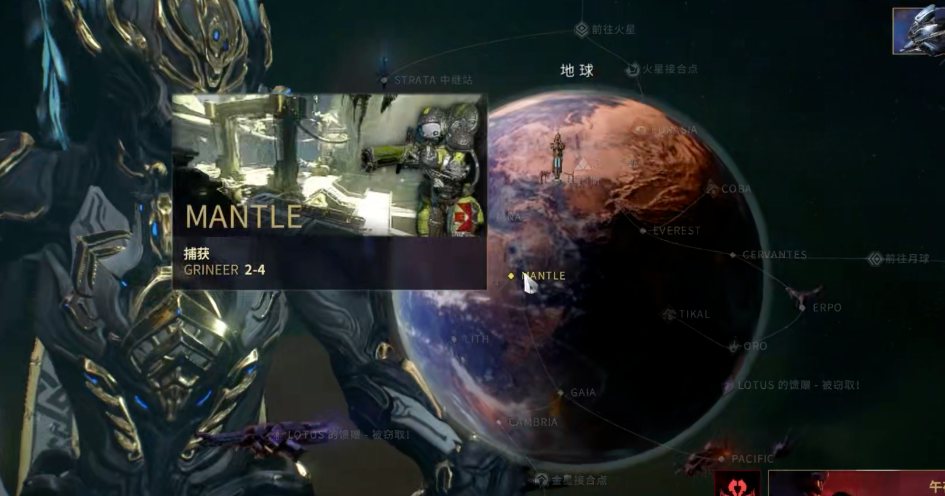Choose the EVEREST mission node
The height and width of the screenshot is (496, 945).
coord(643,231)
